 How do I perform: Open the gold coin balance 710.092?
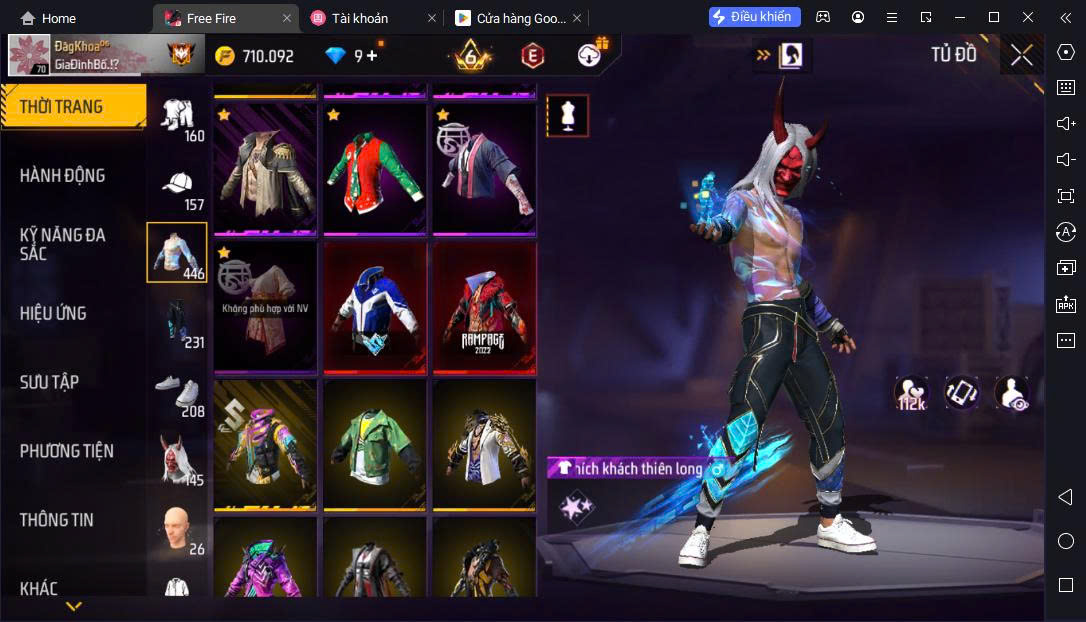point(255,56)
